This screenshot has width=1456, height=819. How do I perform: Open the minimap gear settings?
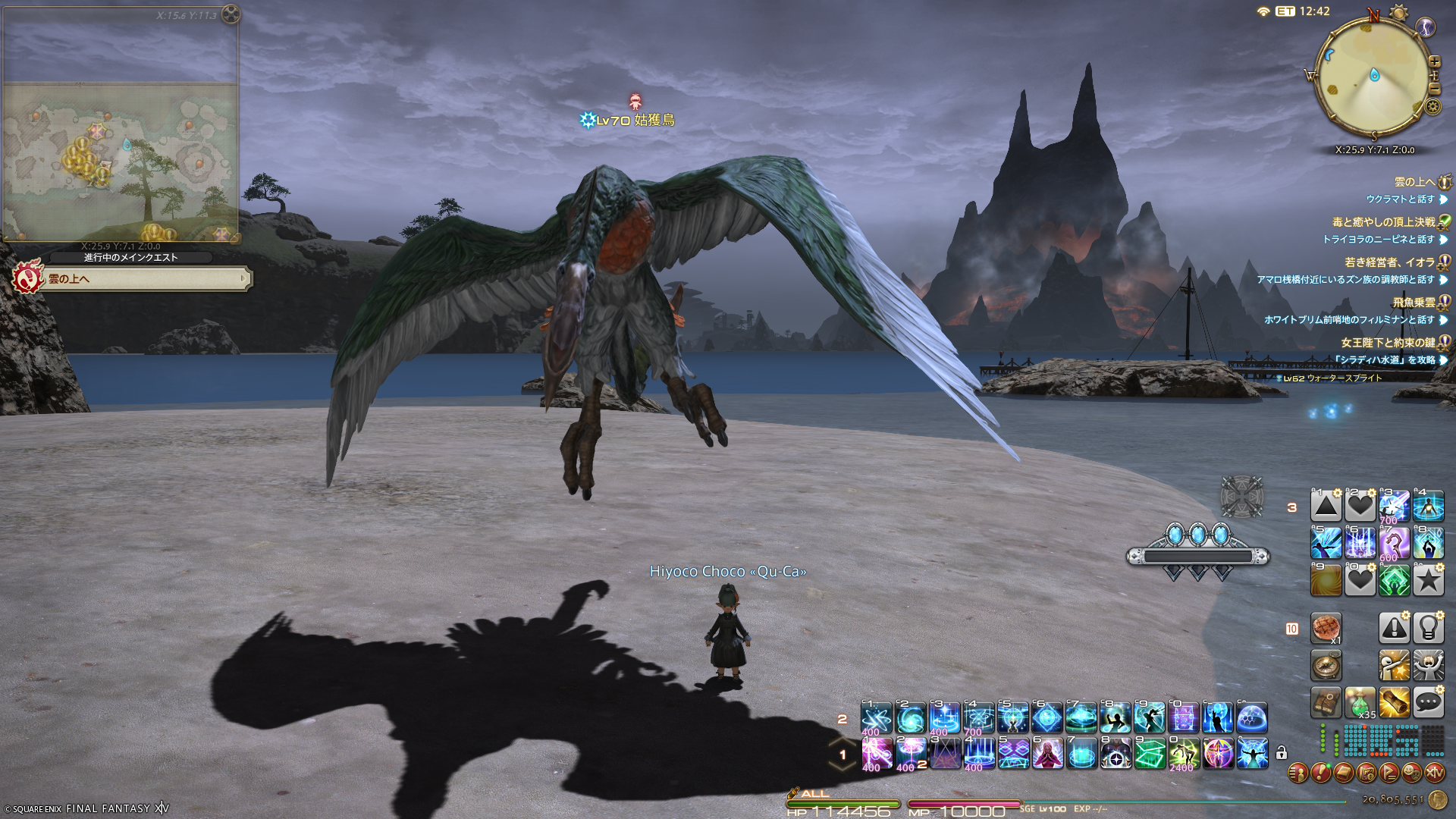point(1432,107)
